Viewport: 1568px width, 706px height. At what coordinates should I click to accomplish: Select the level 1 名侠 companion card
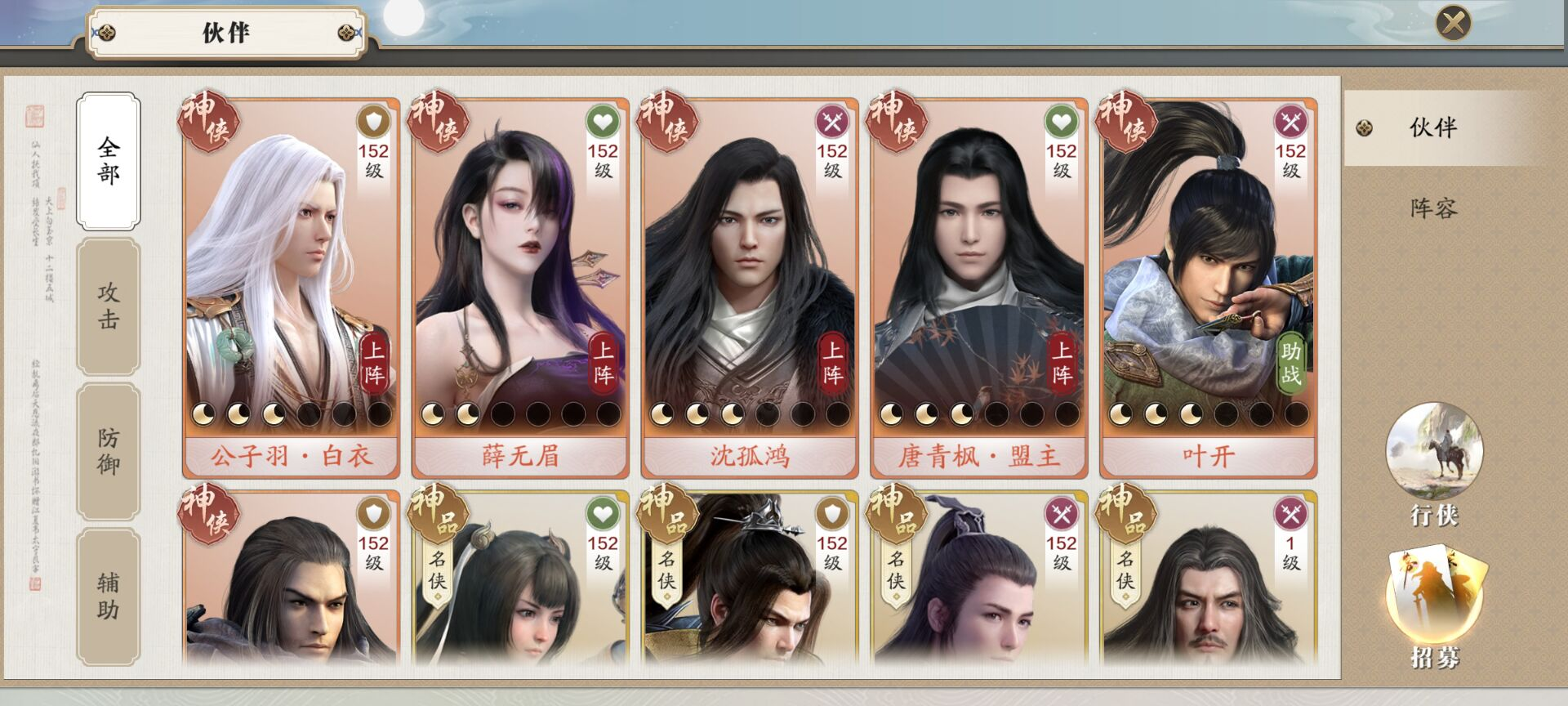tap(1209, 580)
